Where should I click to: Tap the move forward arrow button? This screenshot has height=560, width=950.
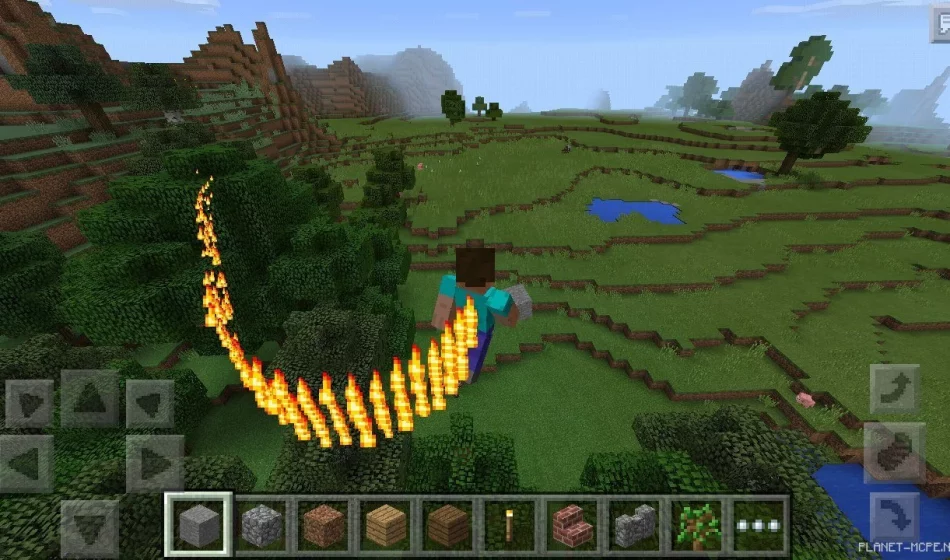point(90,398)
